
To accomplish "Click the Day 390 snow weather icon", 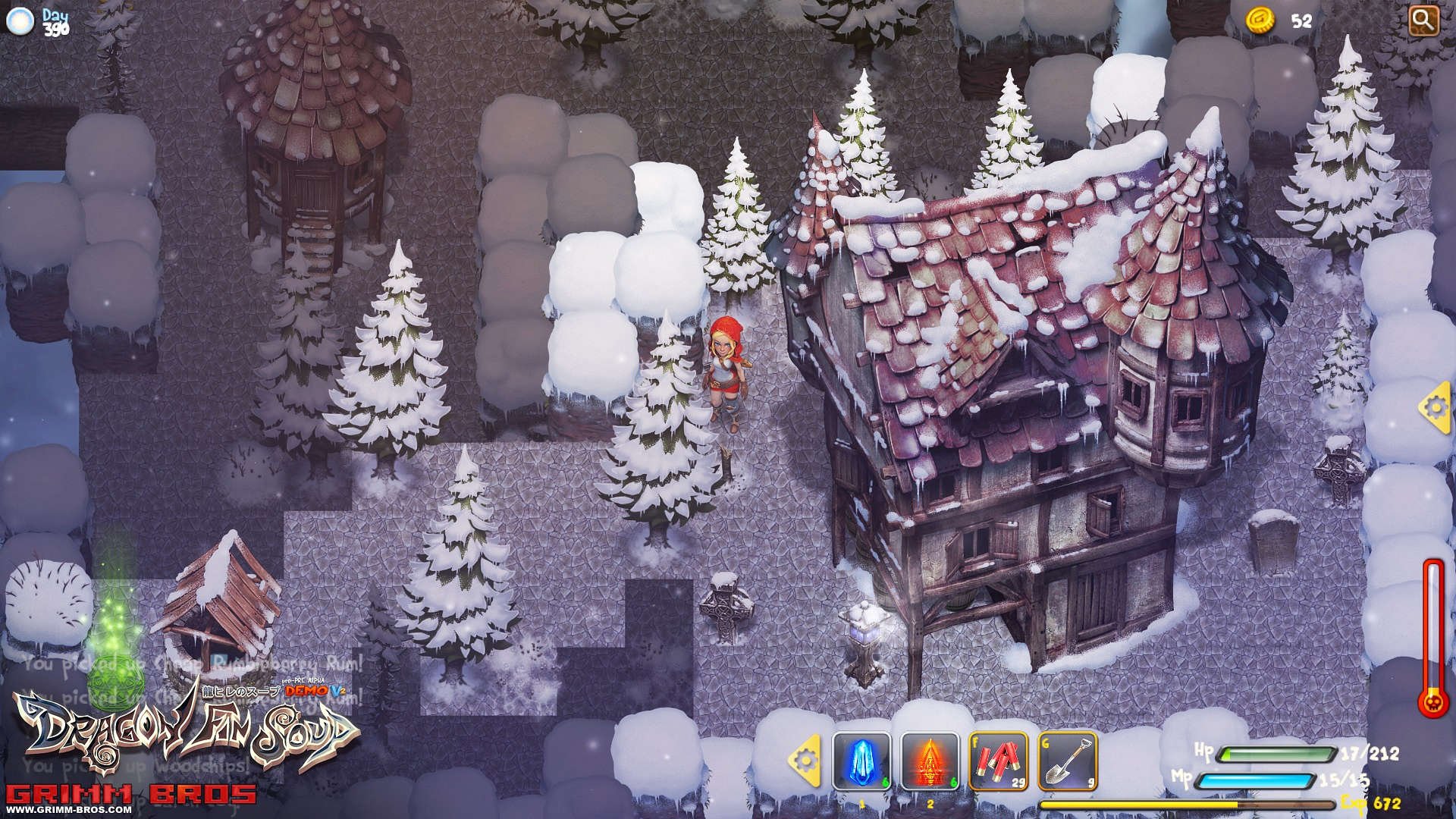I will (20, 21).
